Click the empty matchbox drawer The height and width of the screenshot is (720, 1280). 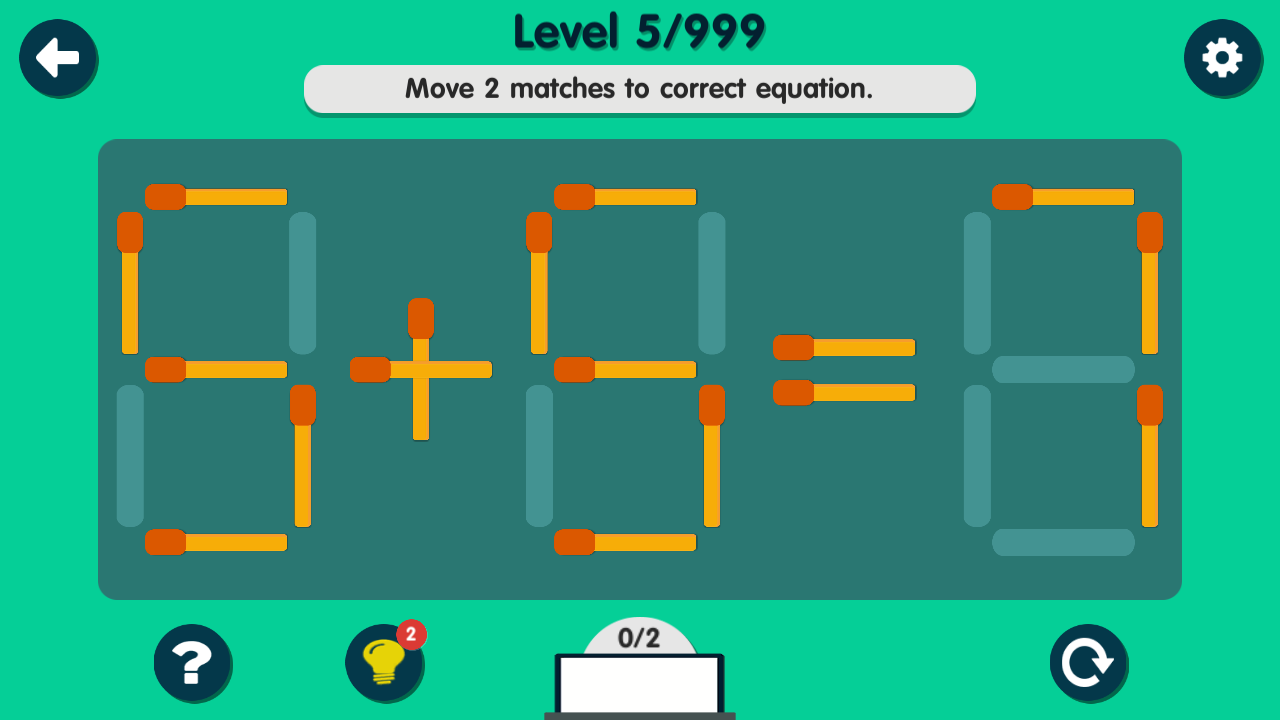pos(639,685)
